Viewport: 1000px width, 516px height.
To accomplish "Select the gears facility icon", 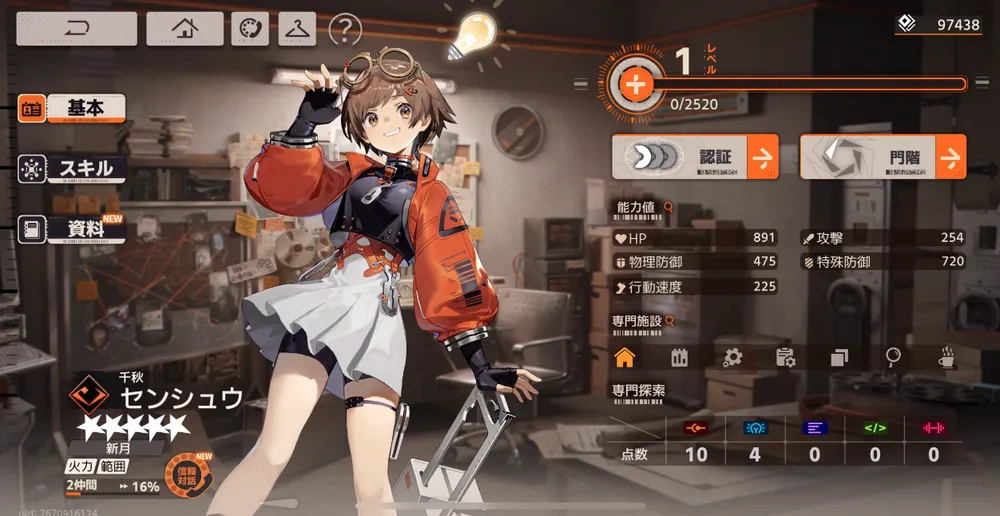I will (x=733, y=357).
